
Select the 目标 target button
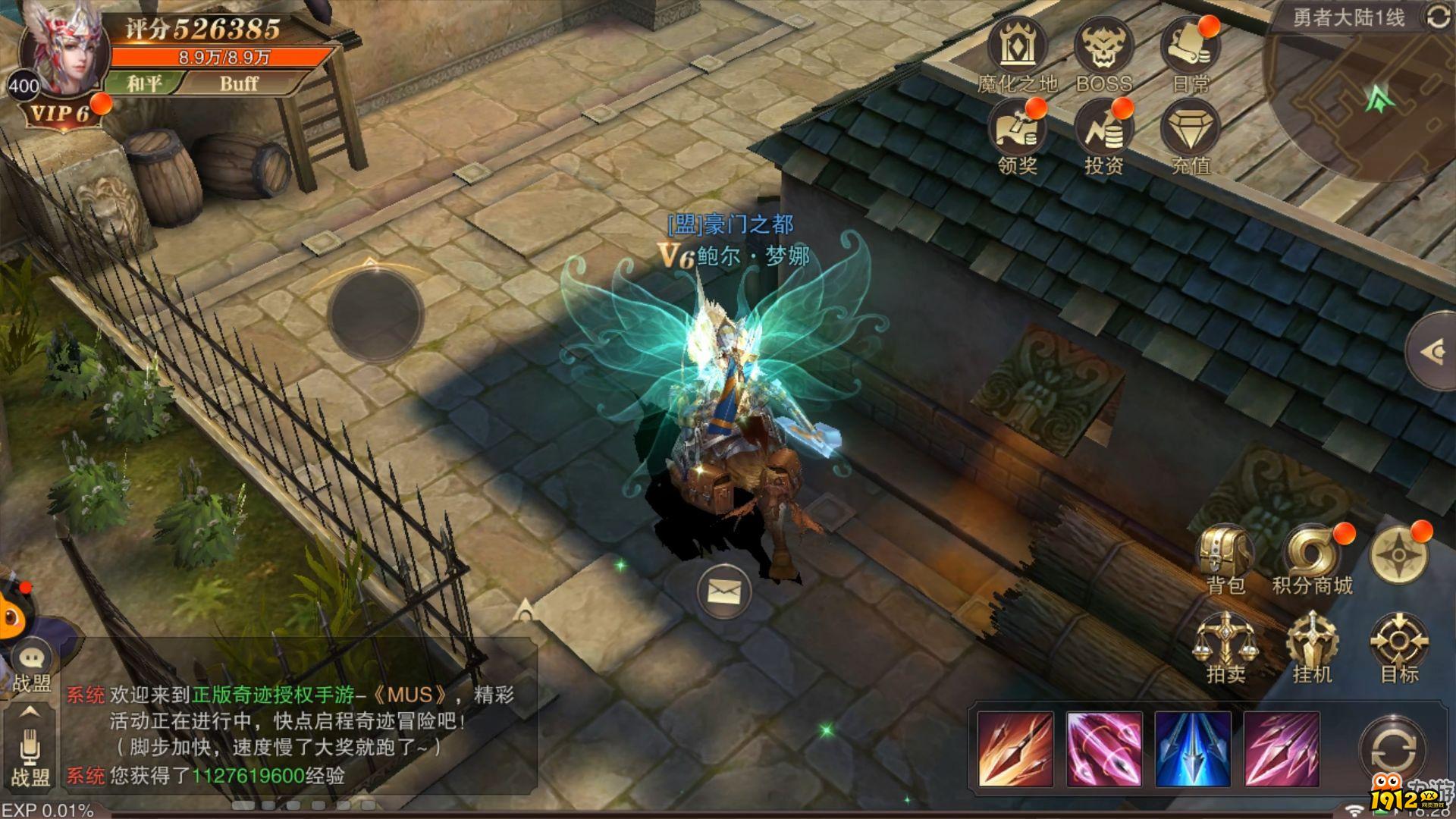[1398, 643]
